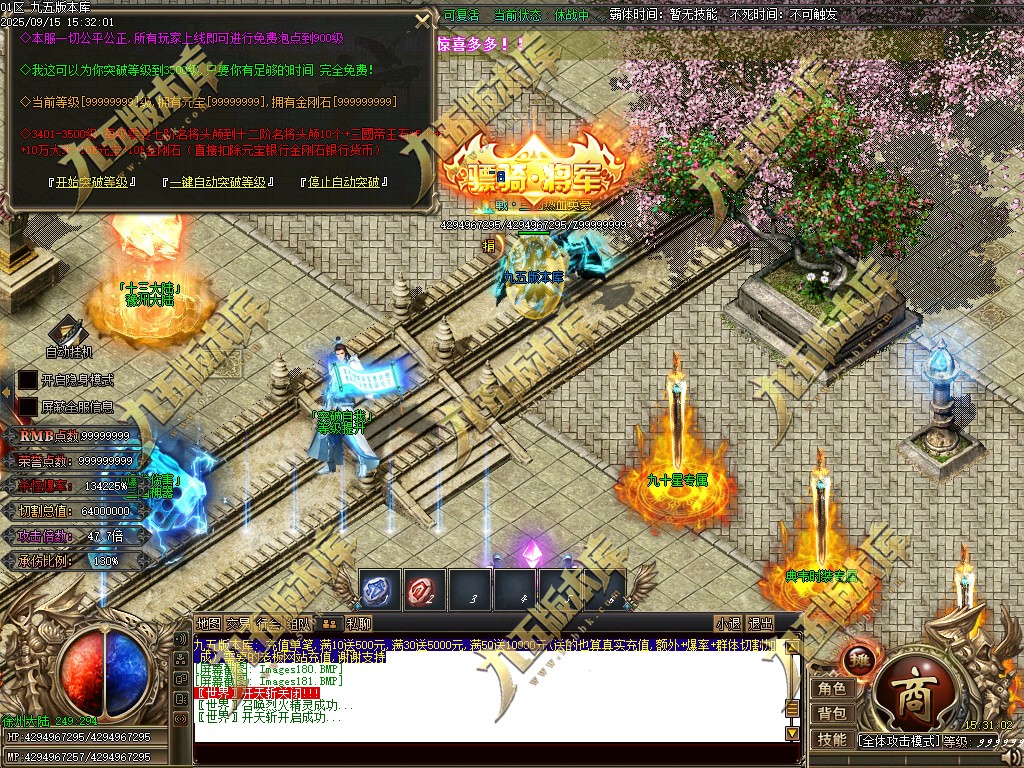The width and height of the screenshot is (1024, 768).
Task: Click the 退出 exit button
Action: [761, 624]
